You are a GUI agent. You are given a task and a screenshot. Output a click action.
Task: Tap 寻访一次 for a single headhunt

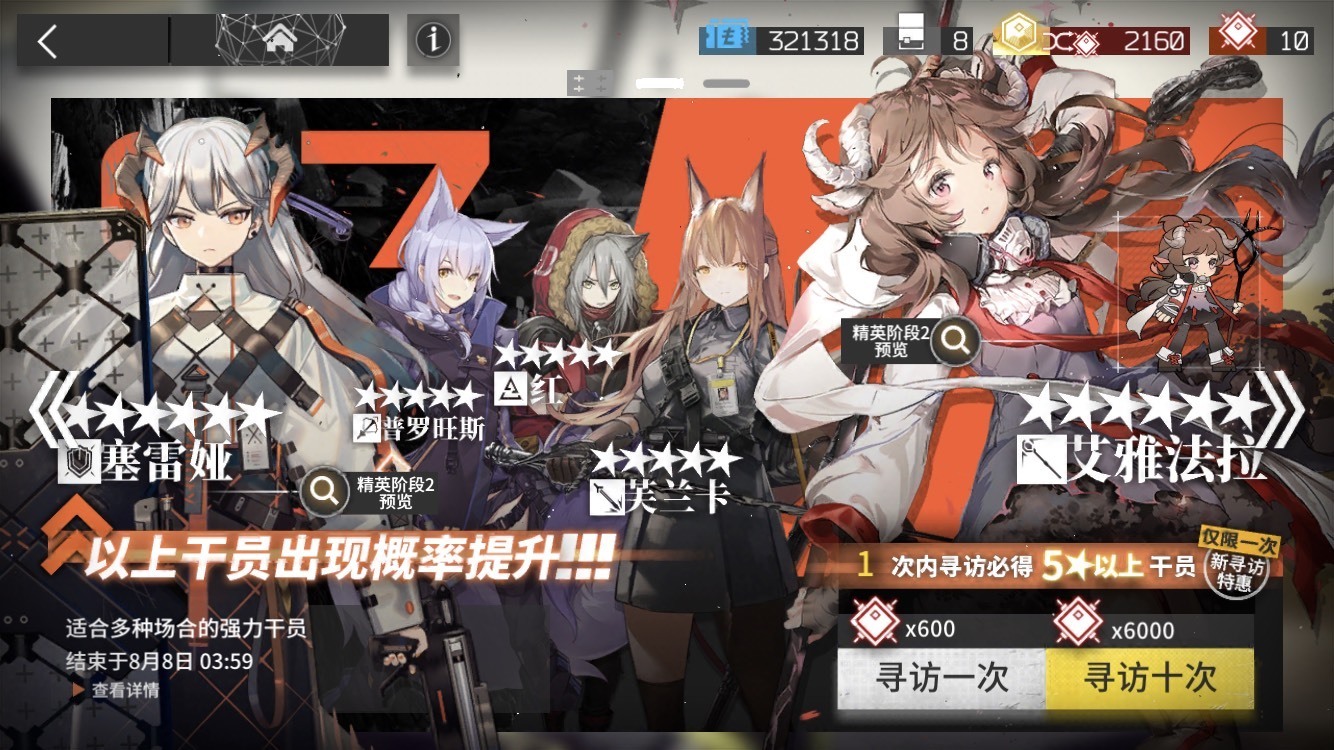[x=941, y=679]
